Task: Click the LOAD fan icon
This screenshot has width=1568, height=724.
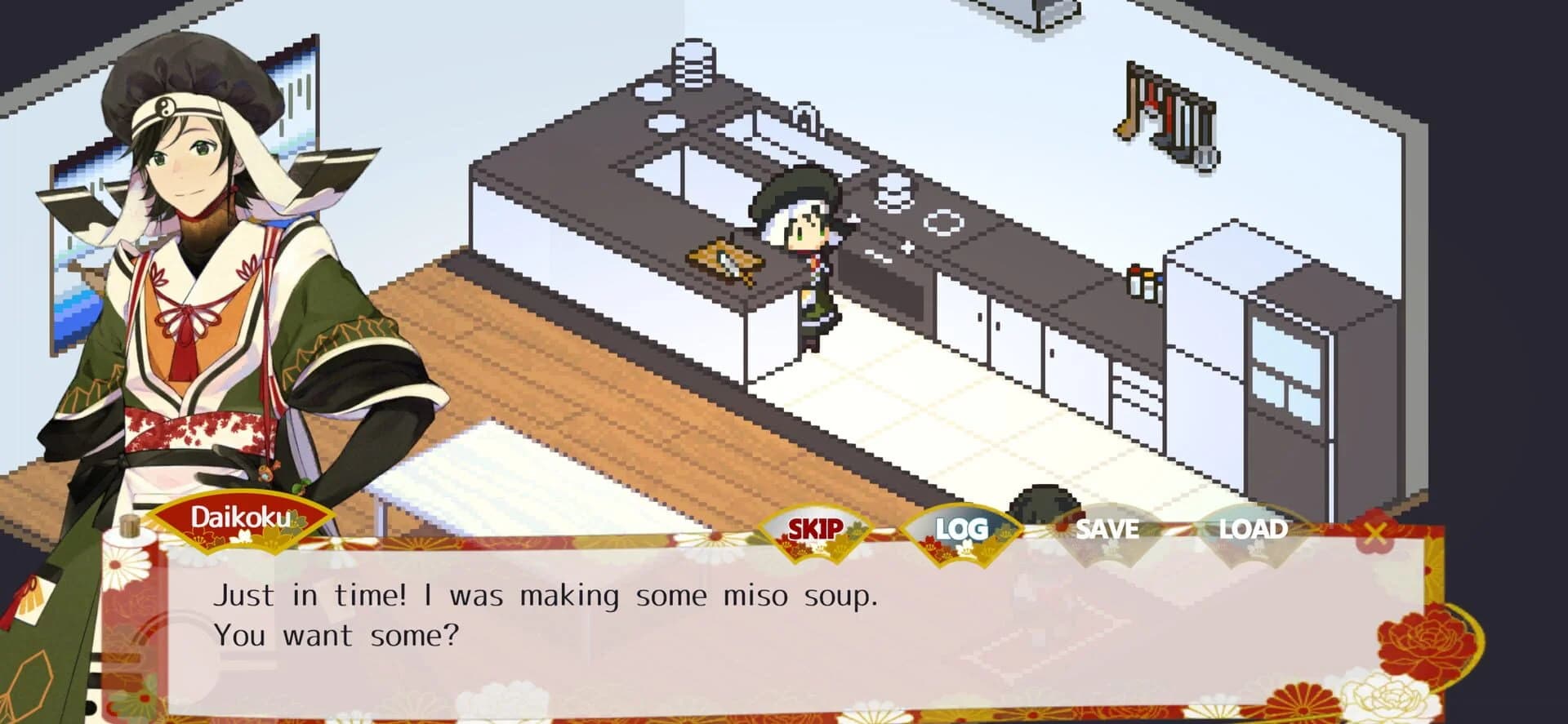Action: click(x=1254, y=529)
